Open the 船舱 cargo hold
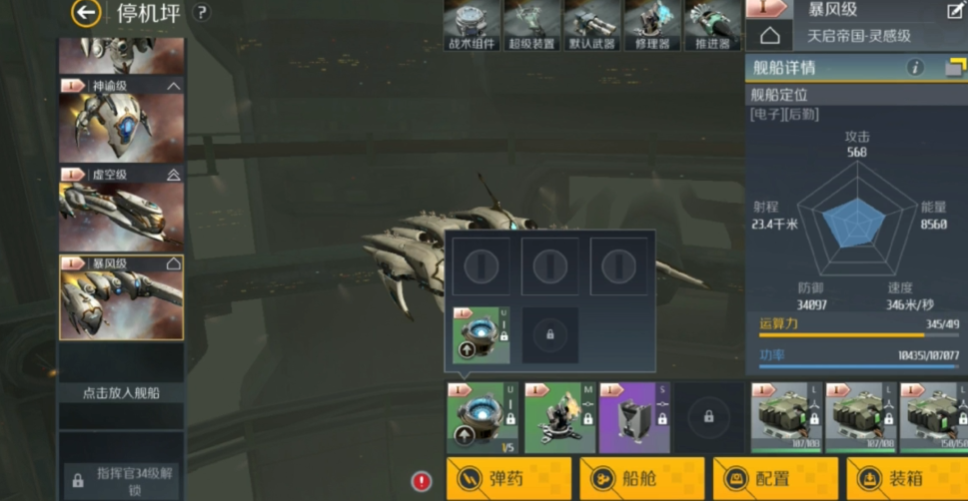Viewport: 968px width, 501px height. pyautogui.click(x=640, y=478)
